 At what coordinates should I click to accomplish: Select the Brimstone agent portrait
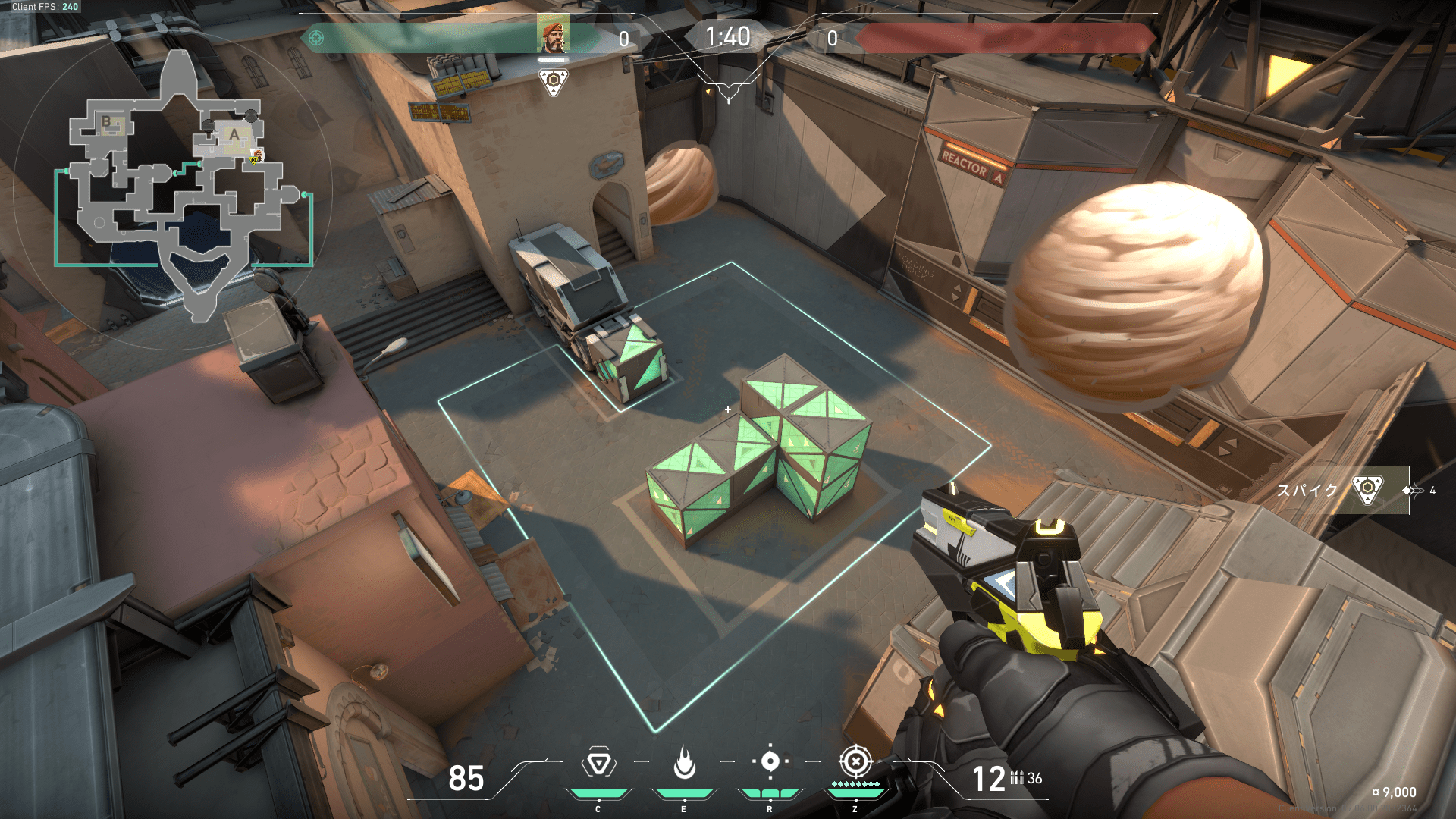point(553,34)
